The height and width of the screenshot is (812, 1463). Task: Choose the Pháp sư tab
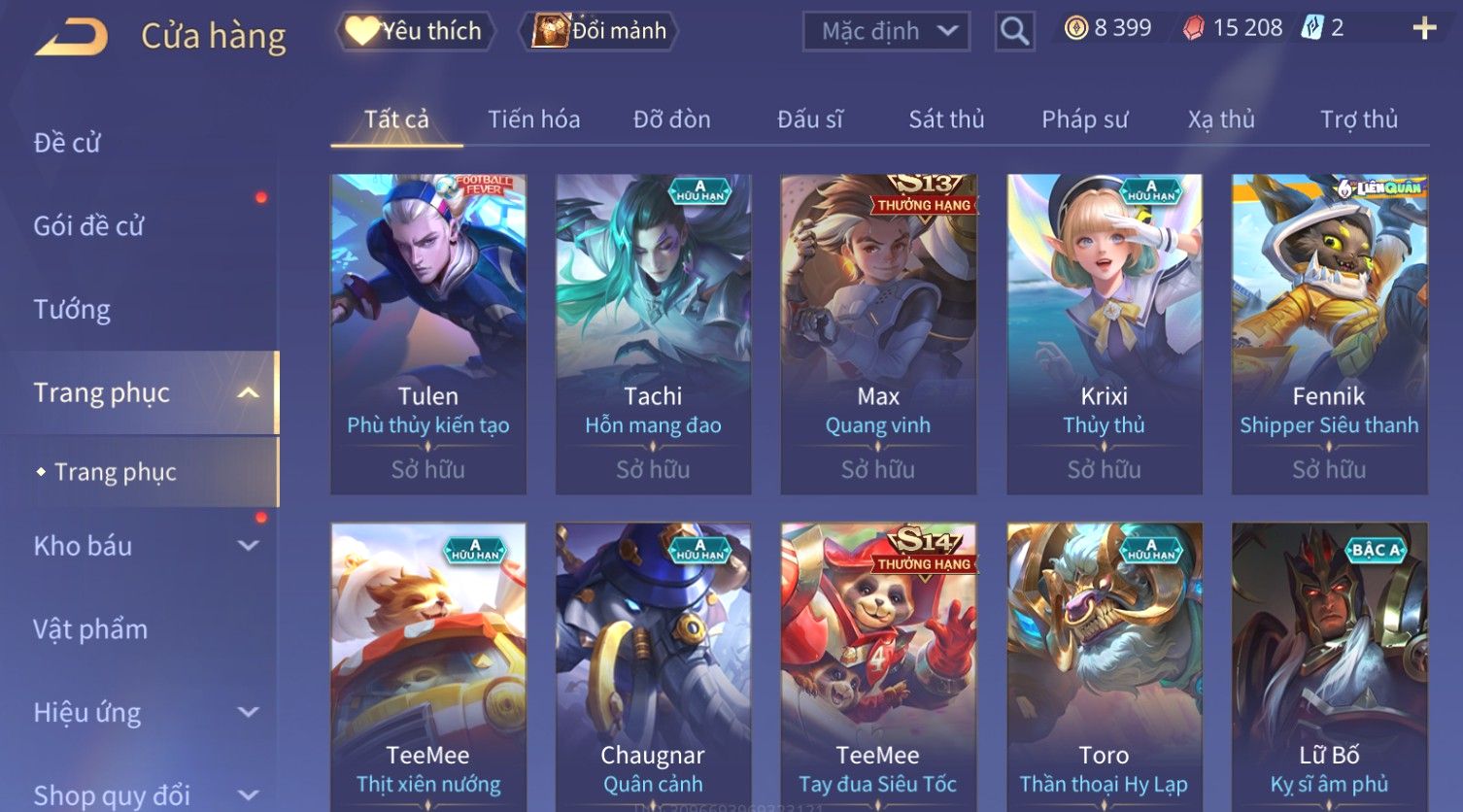1084,119
